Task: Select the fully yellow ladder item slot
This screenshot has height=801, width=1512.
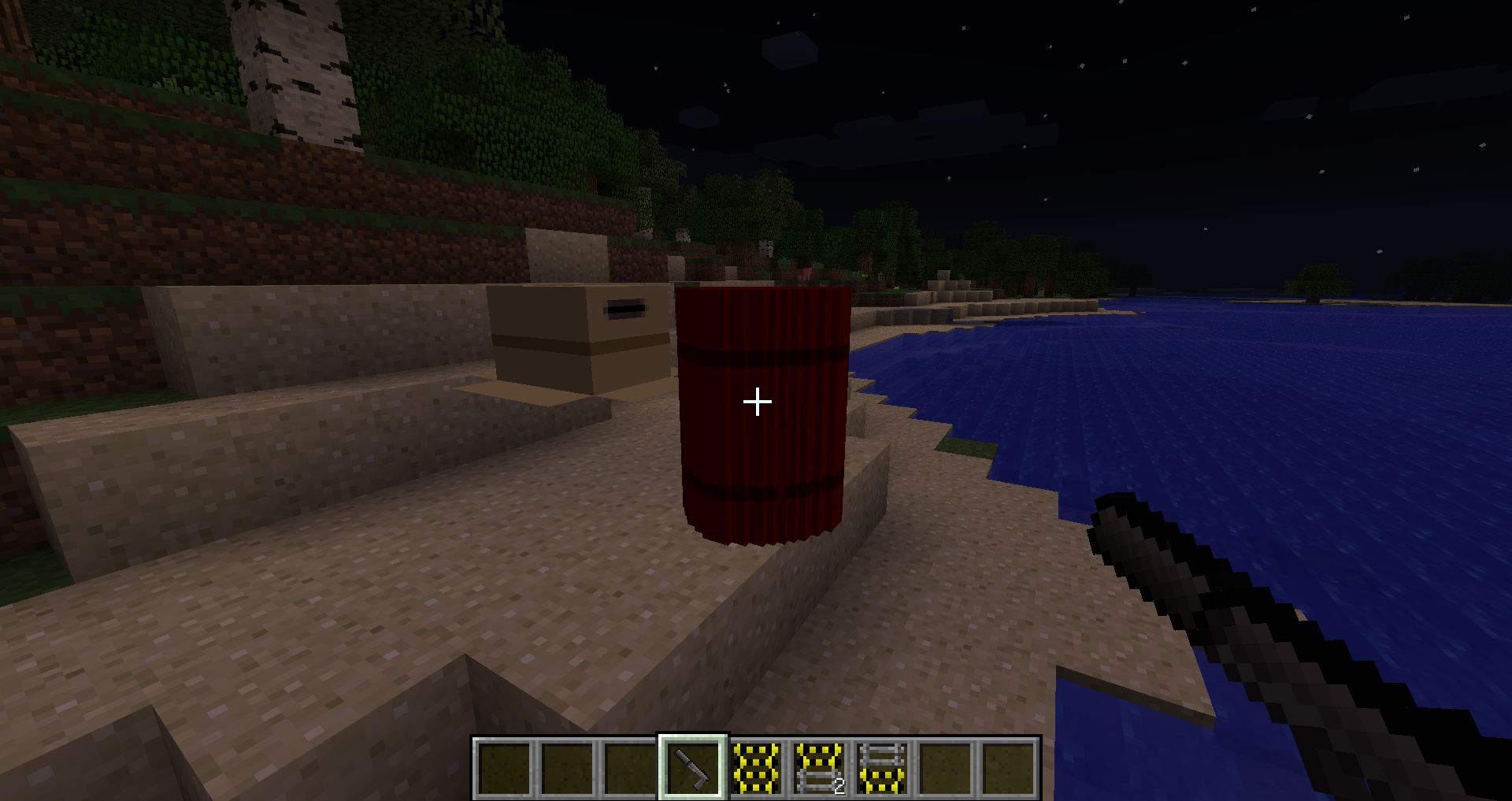Action: tap(756, 768)
